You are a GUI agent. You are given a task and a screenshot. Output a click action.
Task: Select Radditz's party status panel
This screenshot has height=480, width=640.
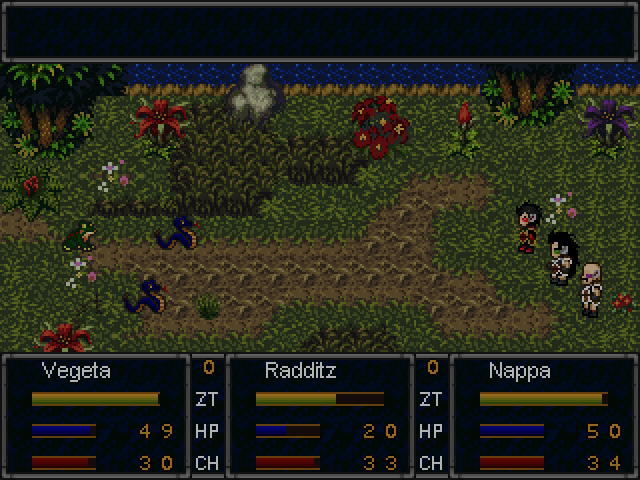[320, 415]
